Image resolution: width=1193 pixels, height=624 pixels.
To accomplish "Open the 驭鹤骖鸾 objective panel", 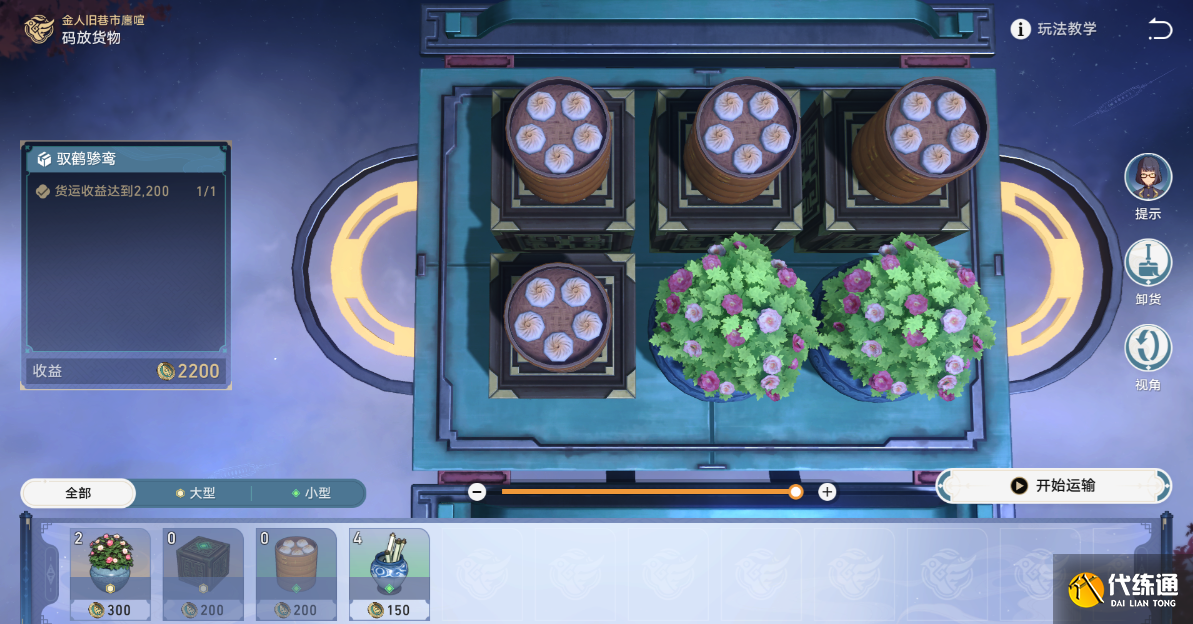I will tap(126, 159).
